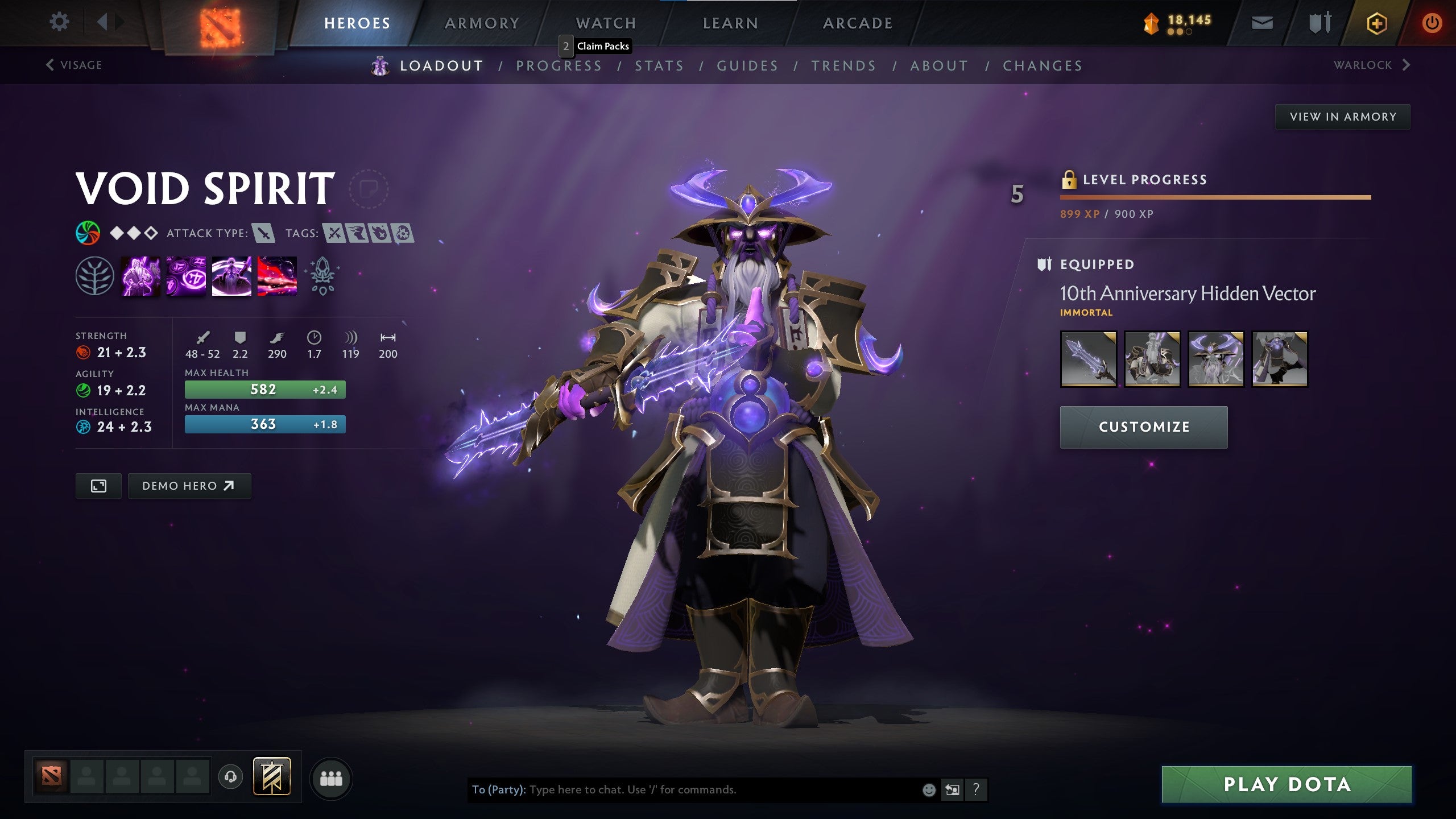Open the talent tree icon
The height and width of the screenshot is (819, 1456).
click(96, 276)
